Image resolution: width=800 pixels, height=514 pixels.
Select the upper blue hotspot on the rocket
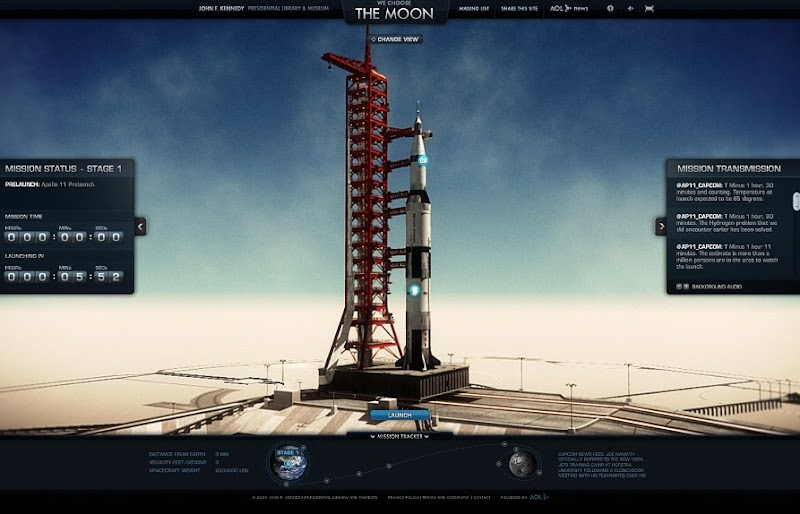click(423, 159)
